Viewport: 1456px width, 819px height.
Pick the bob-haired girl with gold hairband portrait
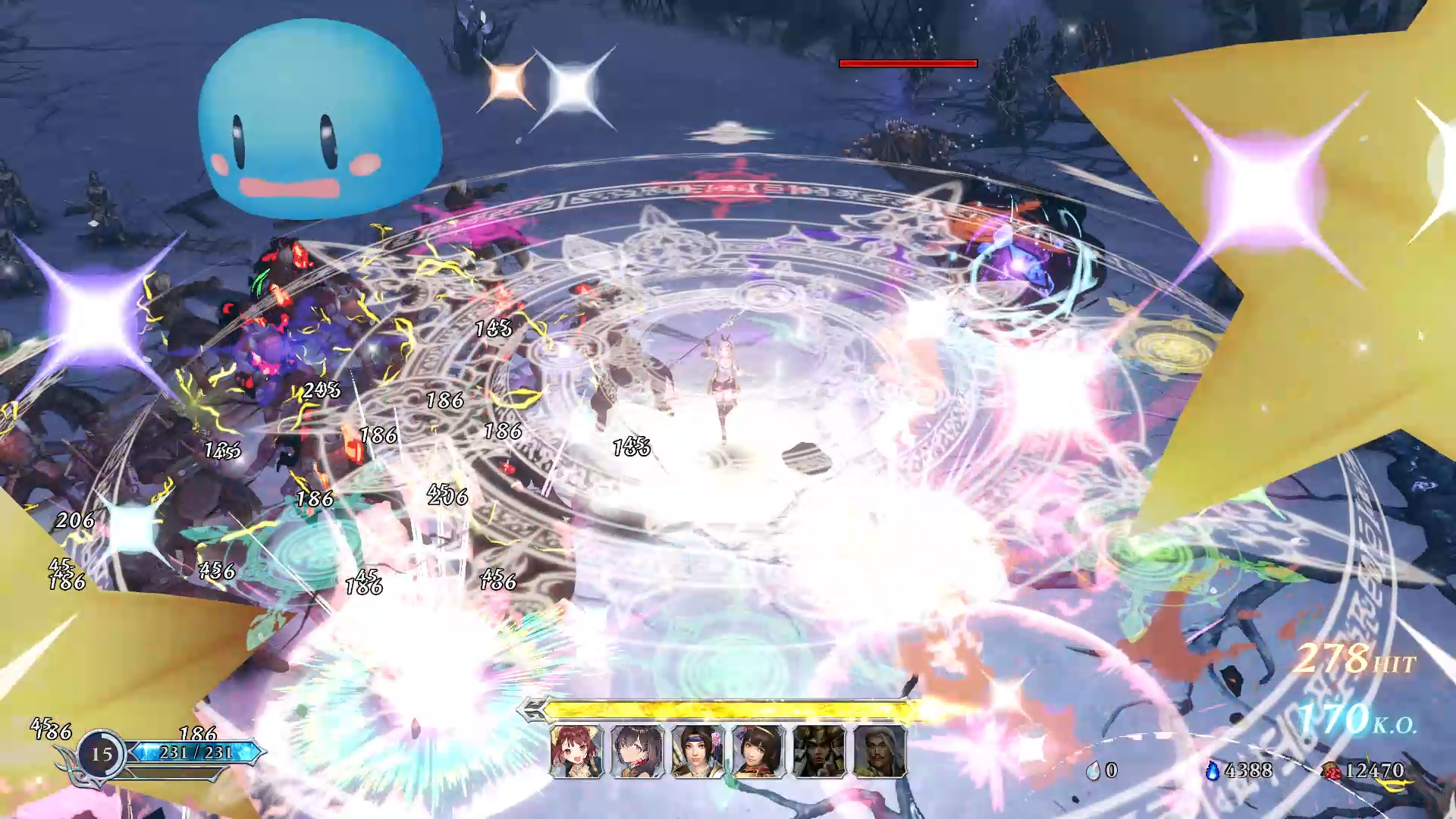click(x=758, y=752)
